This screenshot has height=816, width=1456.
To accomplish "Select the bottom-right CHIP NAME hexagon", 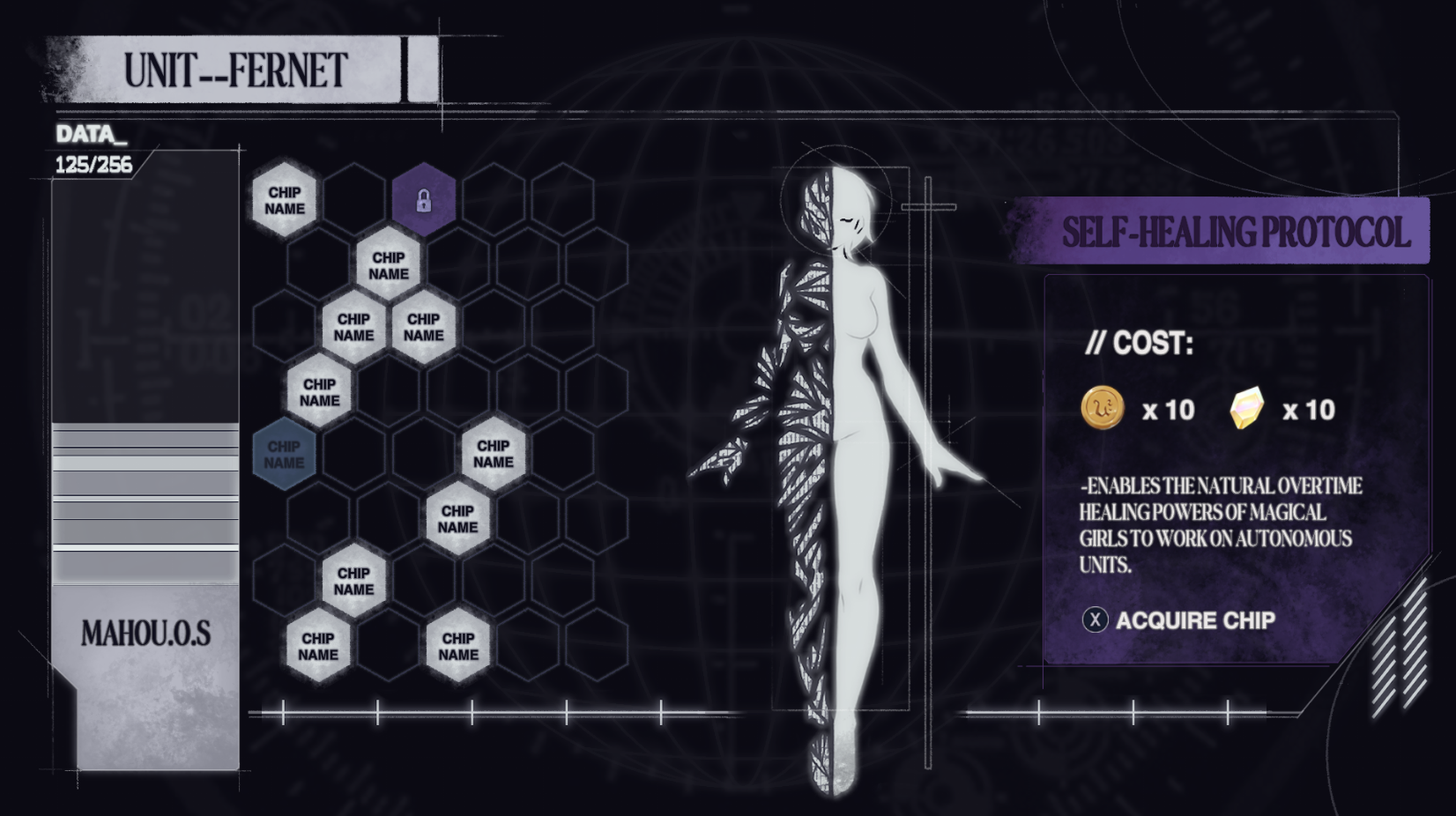I will pos(457,648).
